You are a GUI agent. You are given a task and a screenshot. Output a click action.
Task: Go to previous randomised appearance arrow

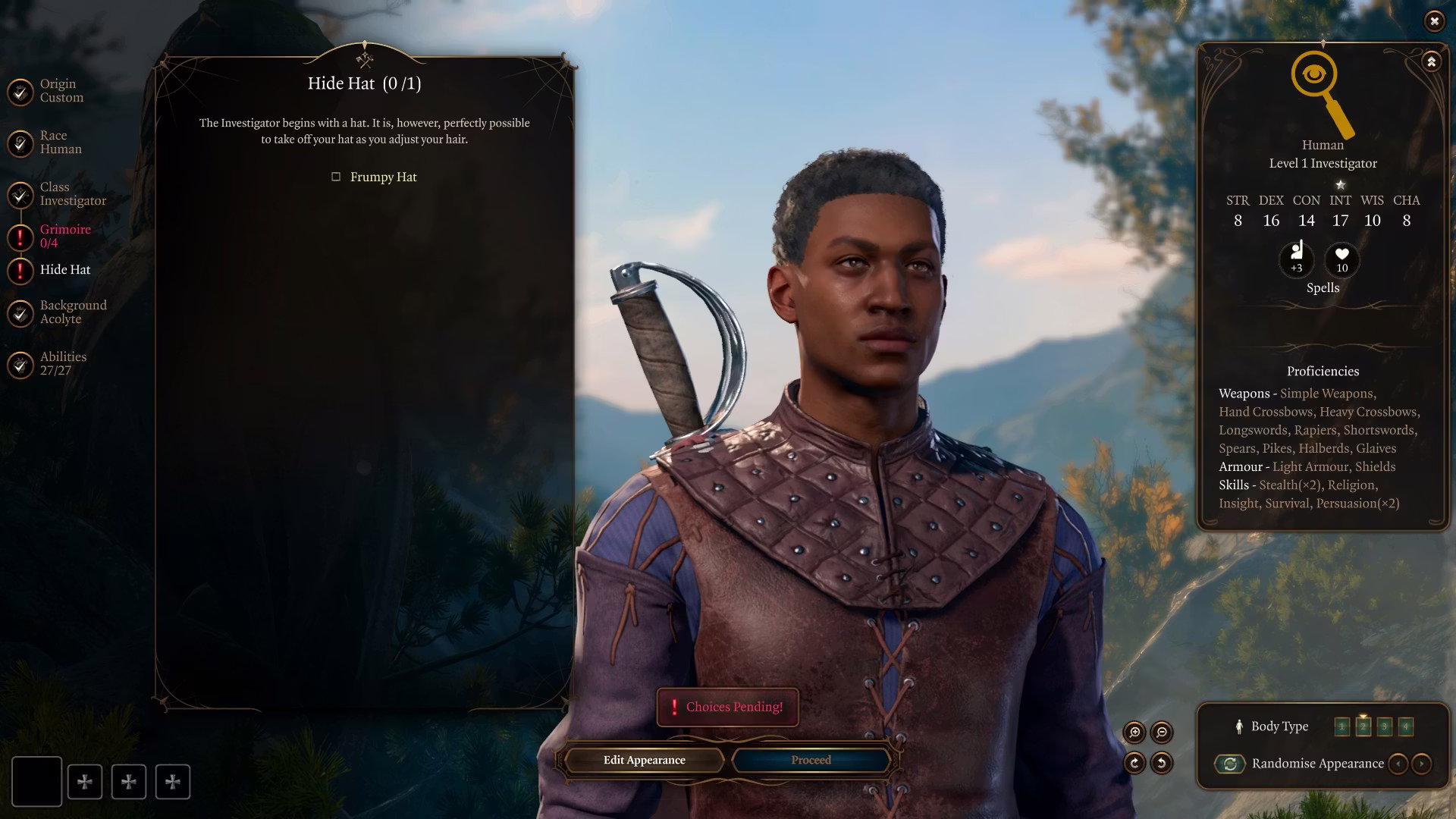pyautogui.click(x=1398, y=764)
